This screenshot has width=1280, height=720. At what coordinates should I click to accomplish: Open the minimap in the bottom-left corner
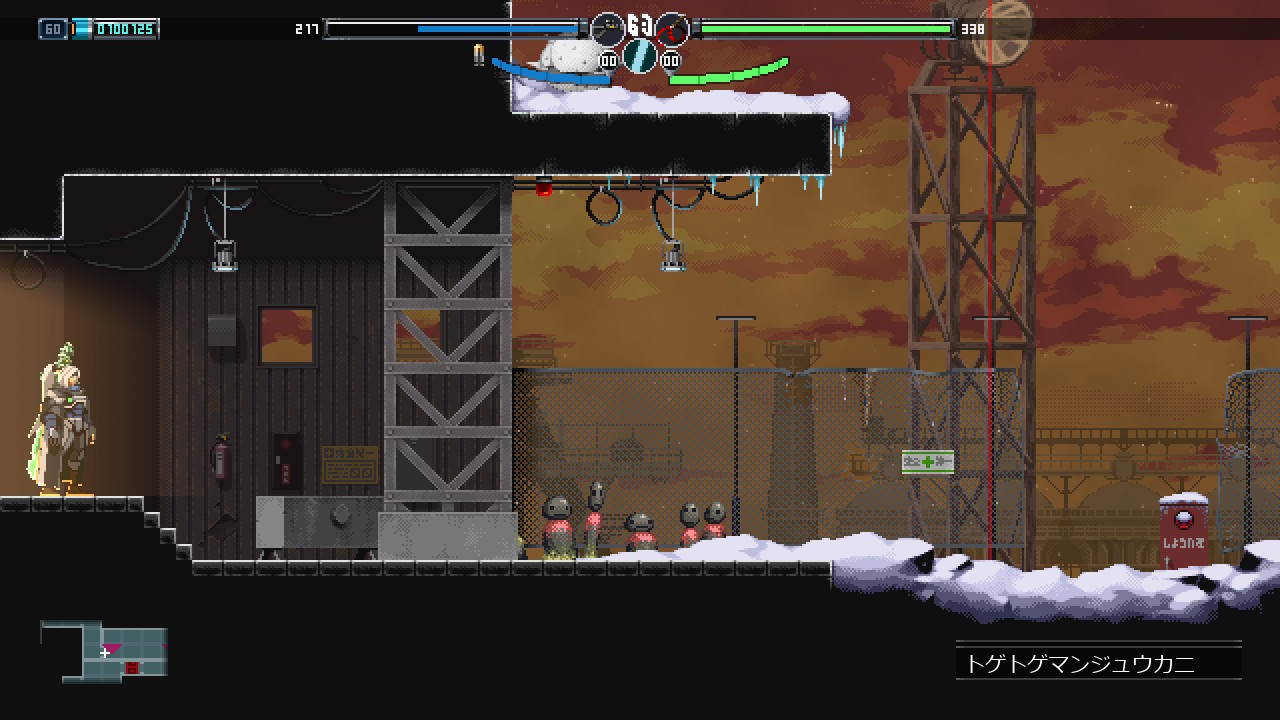(104, 651)
